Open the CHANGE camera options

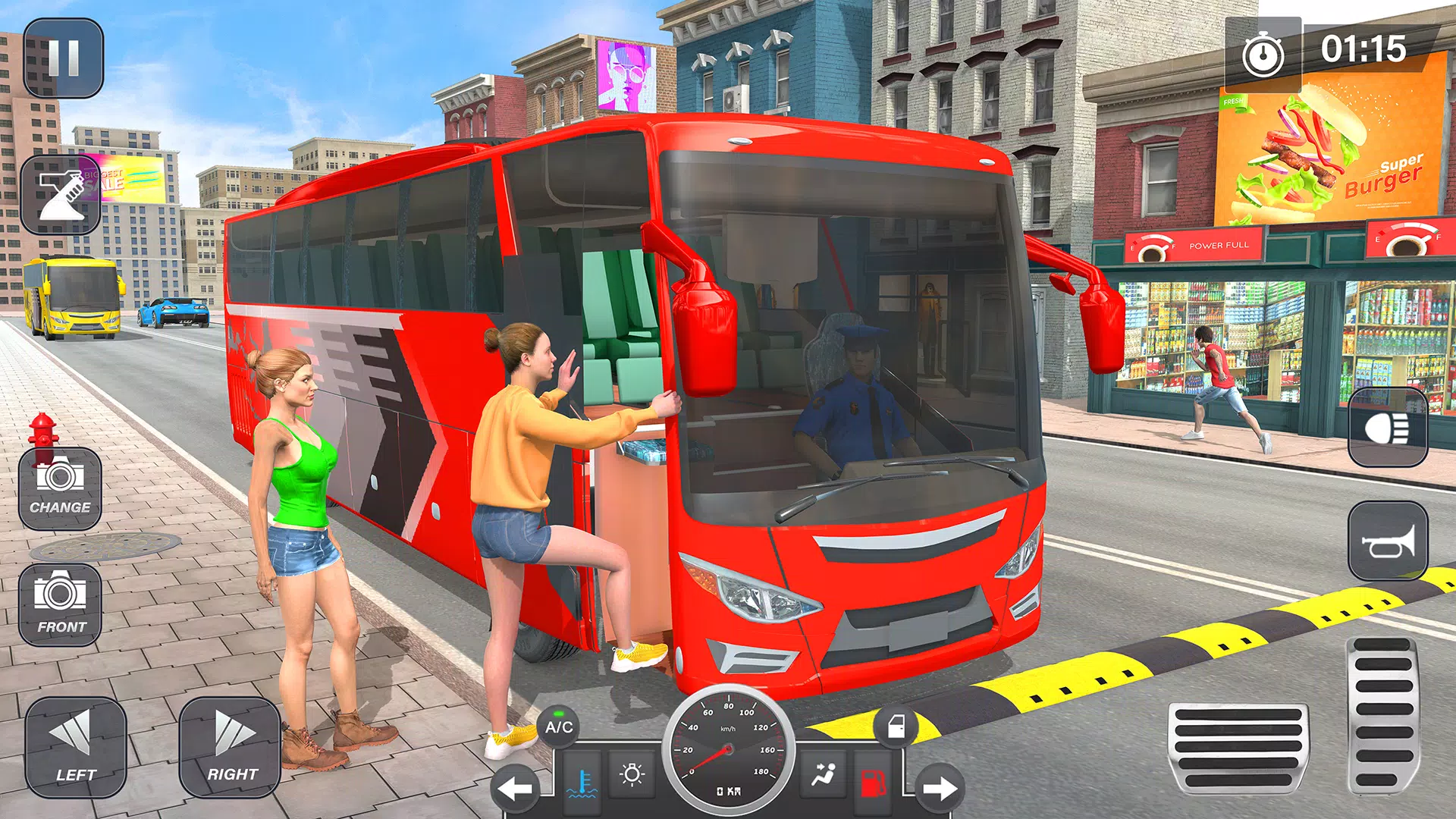click(59, 489)
